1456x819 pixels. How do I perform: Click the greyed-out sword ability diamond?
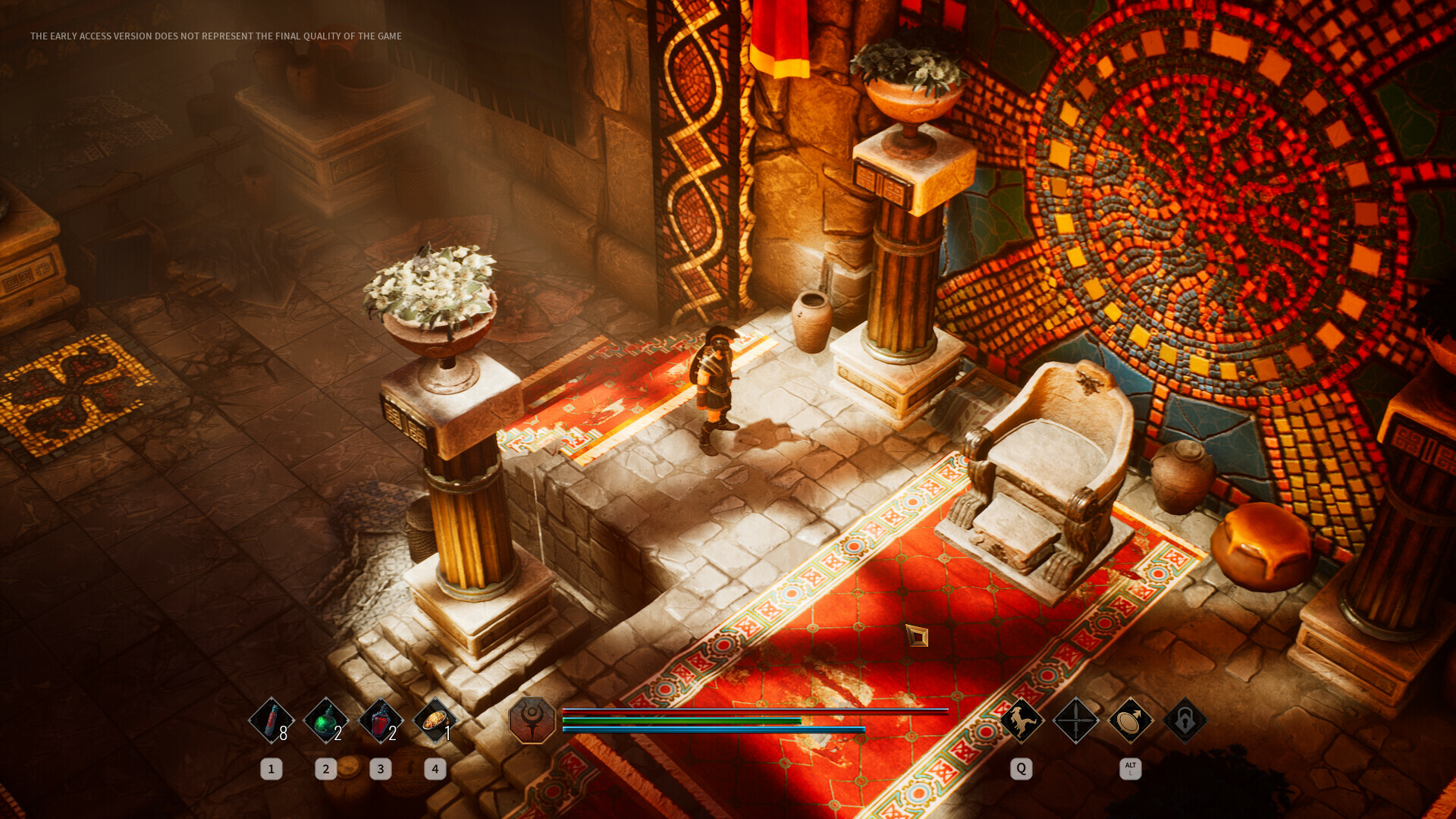pos(1075,722)
